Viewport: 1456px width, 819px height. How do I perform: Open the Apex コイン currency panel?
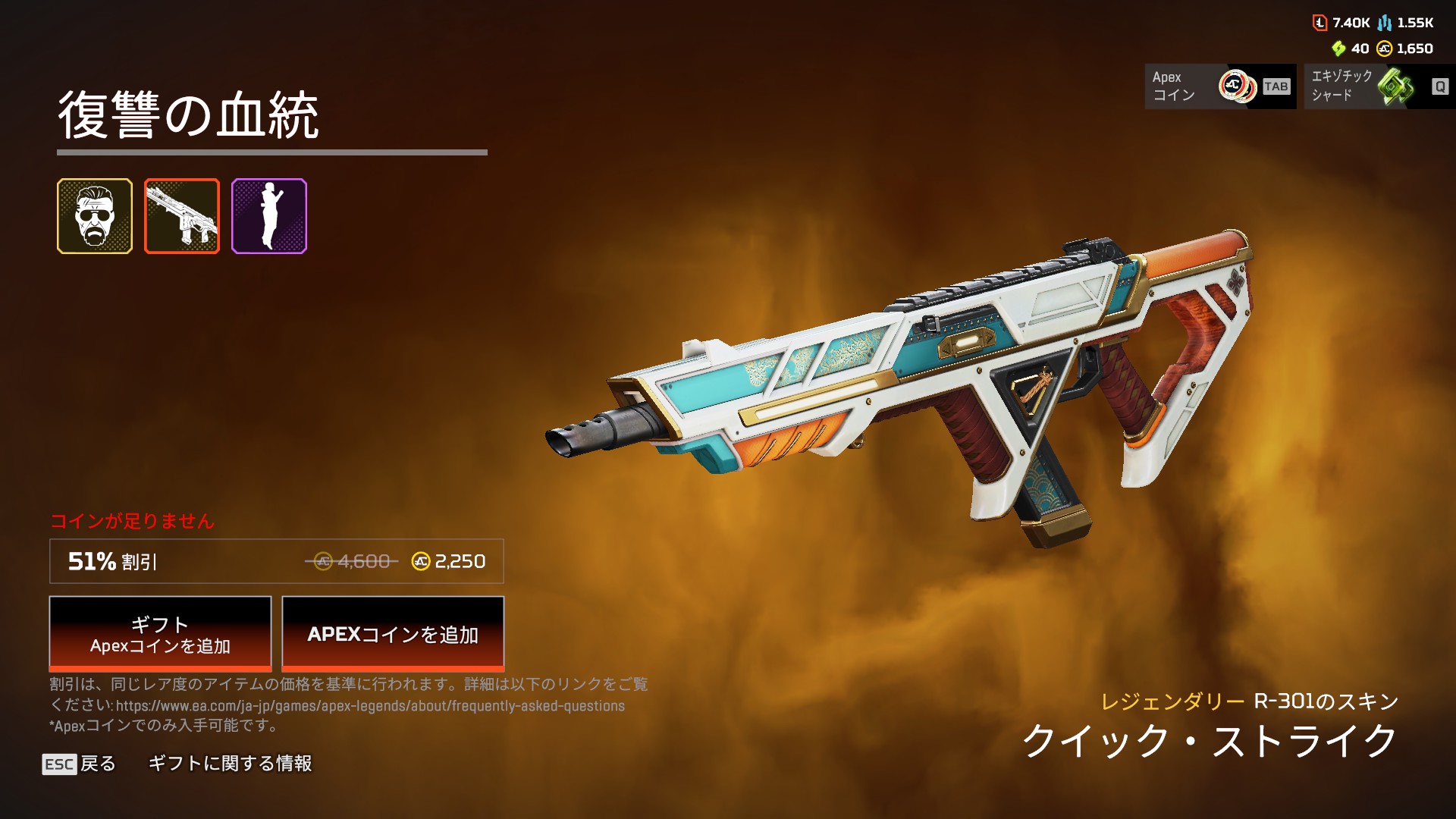point(1220,86)
